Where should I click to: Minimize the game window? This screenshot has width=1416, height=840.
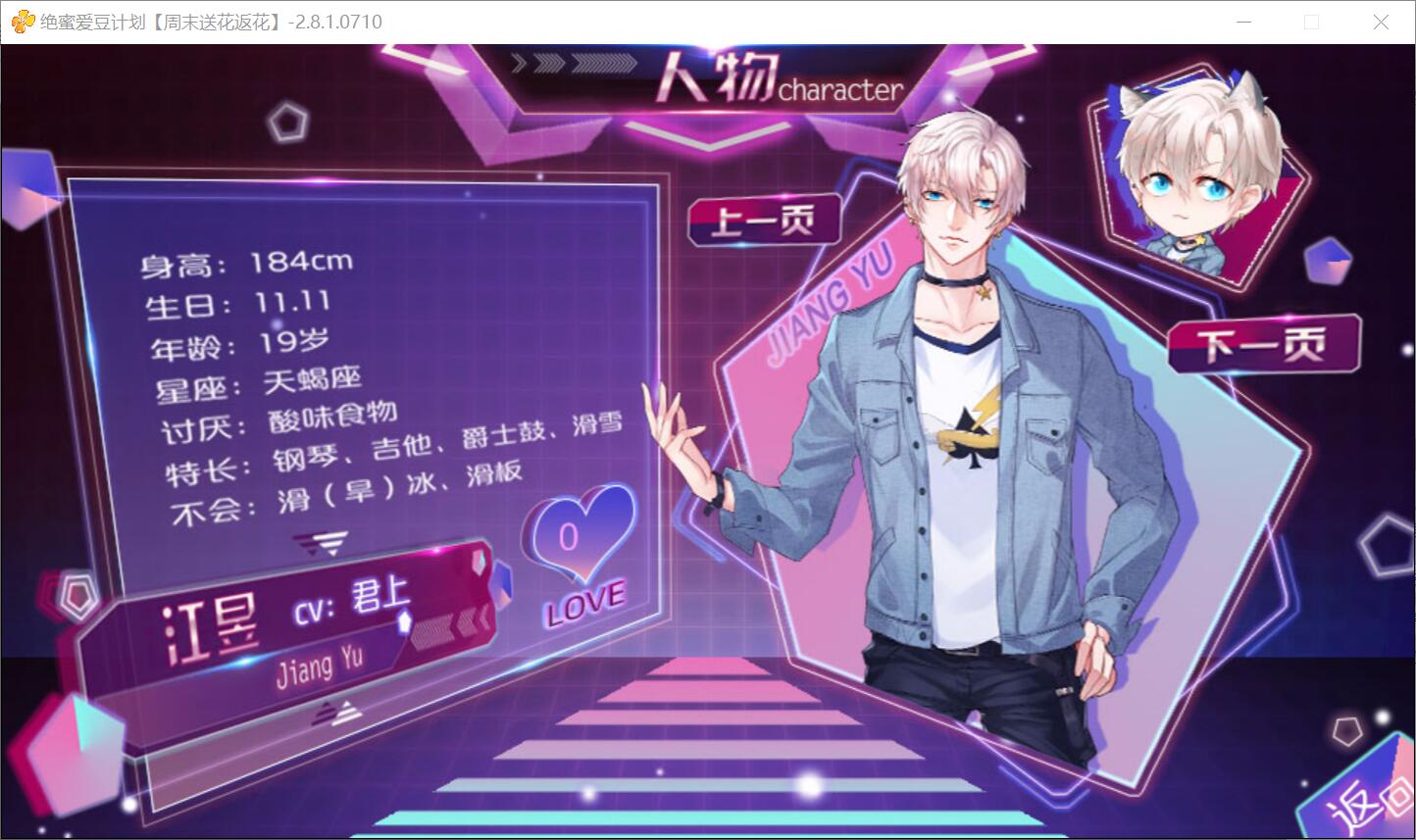click(x=1244, y=22)
